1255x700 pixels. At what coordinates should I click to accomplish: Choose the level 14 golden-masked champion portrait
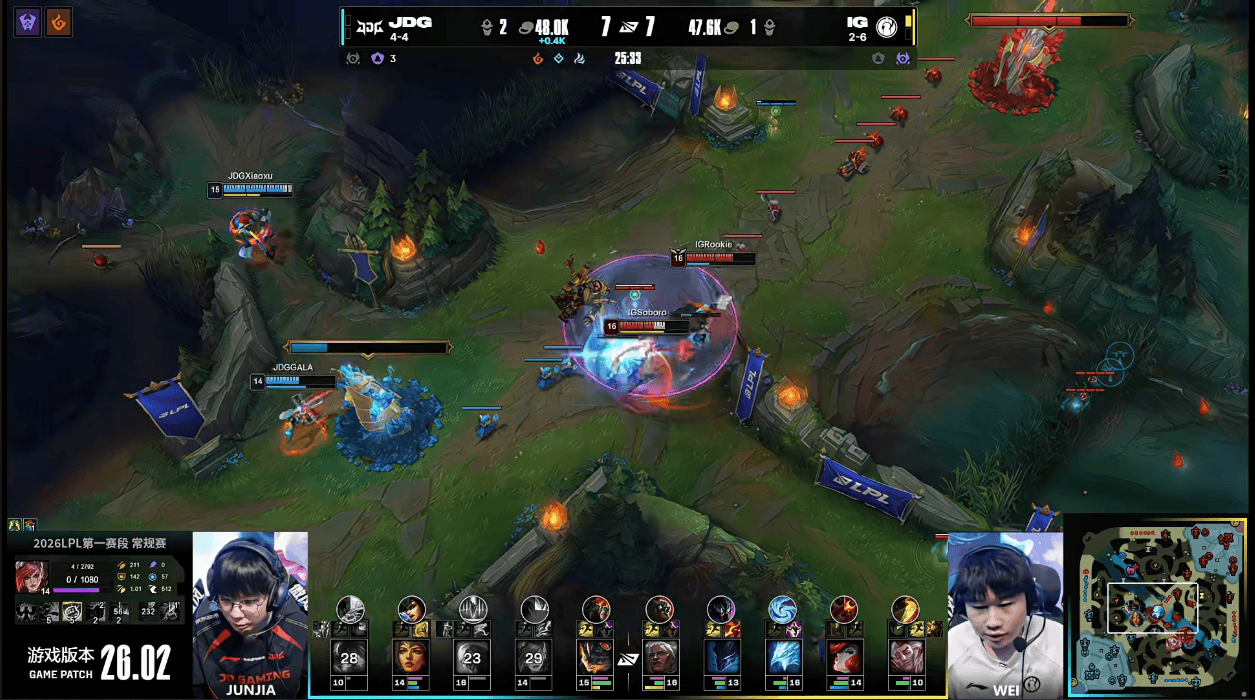(x=412, y=658)
